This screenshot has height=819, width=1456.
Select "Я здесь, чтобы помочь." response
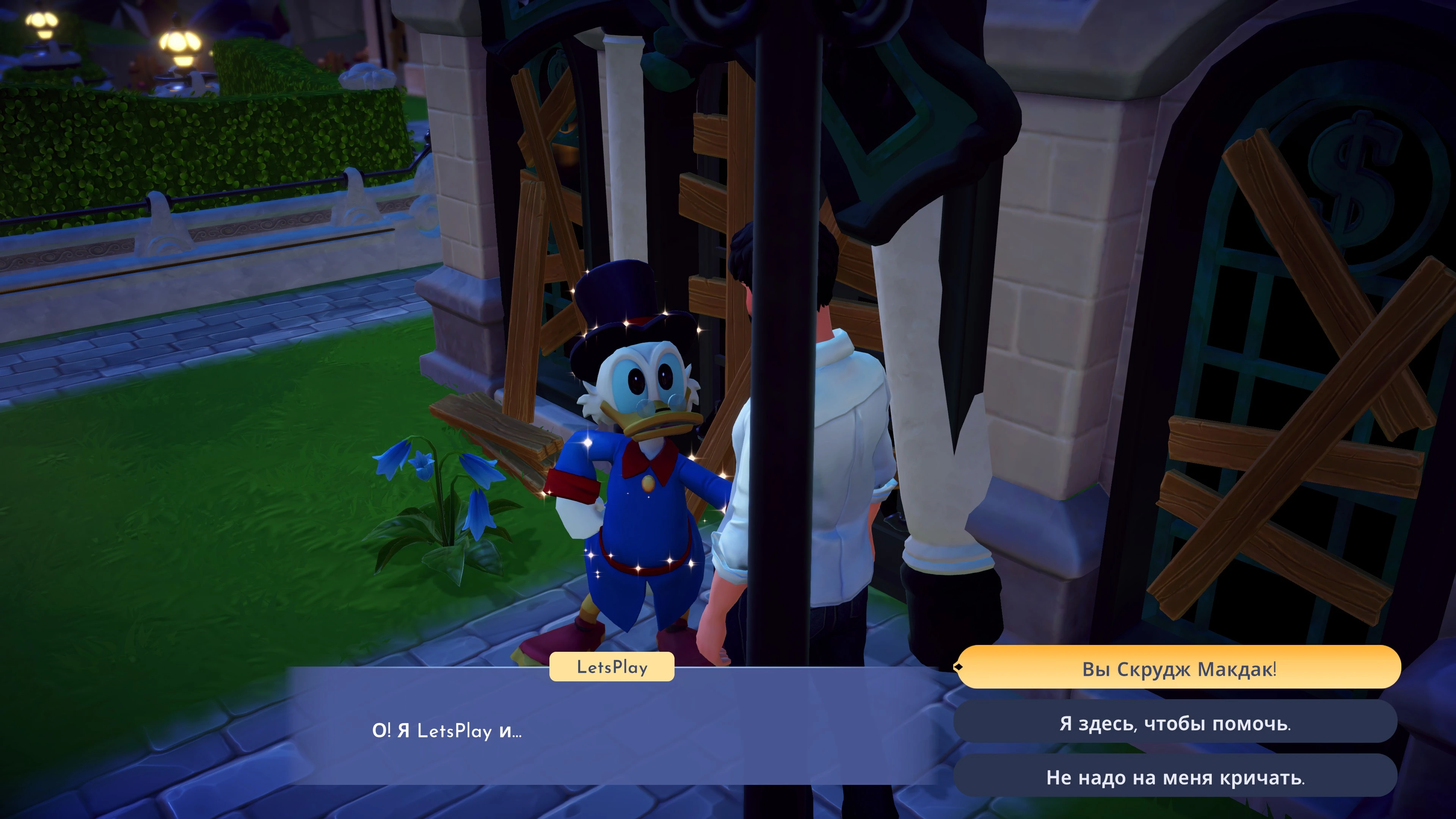coord(1175,723)
